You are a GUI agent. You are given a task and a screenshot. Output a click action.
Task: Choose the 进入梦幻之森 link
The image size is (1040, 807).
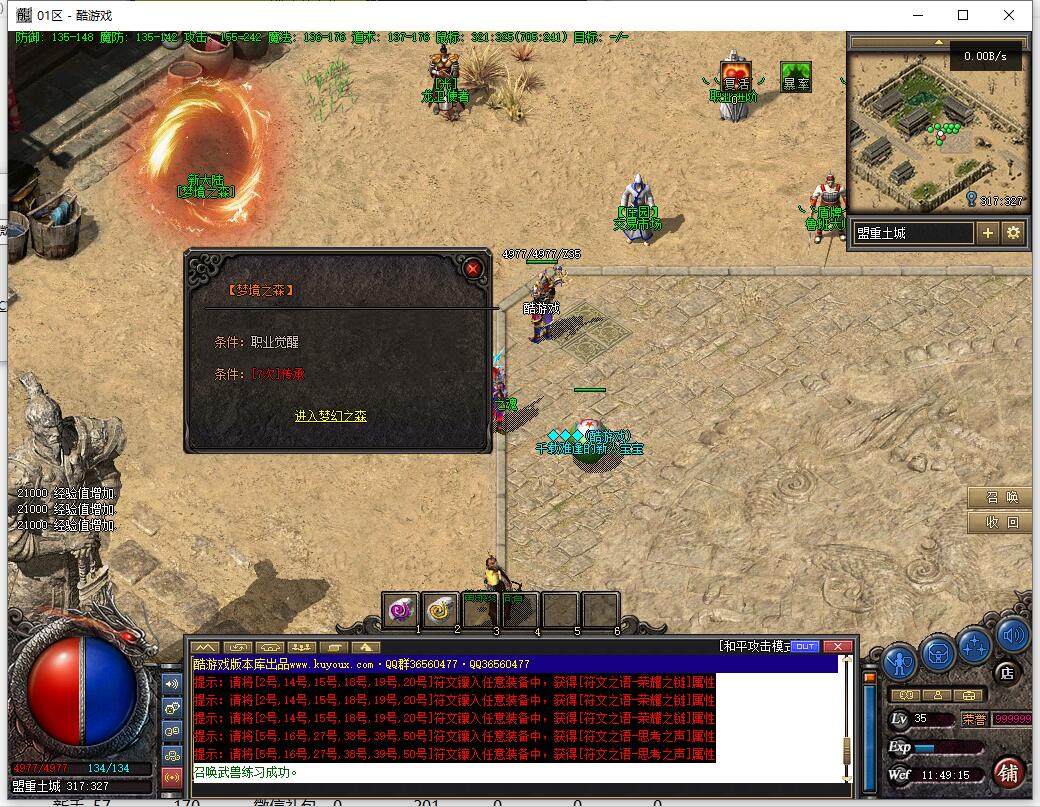tap(330, 416)
